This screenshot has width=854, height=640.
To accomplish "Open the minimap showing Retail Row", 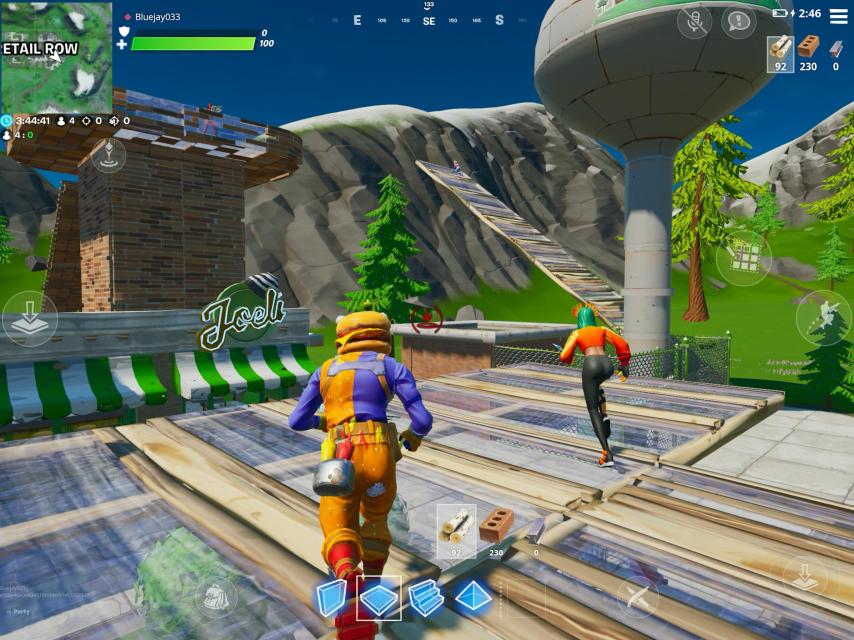I will pos(56,57).
